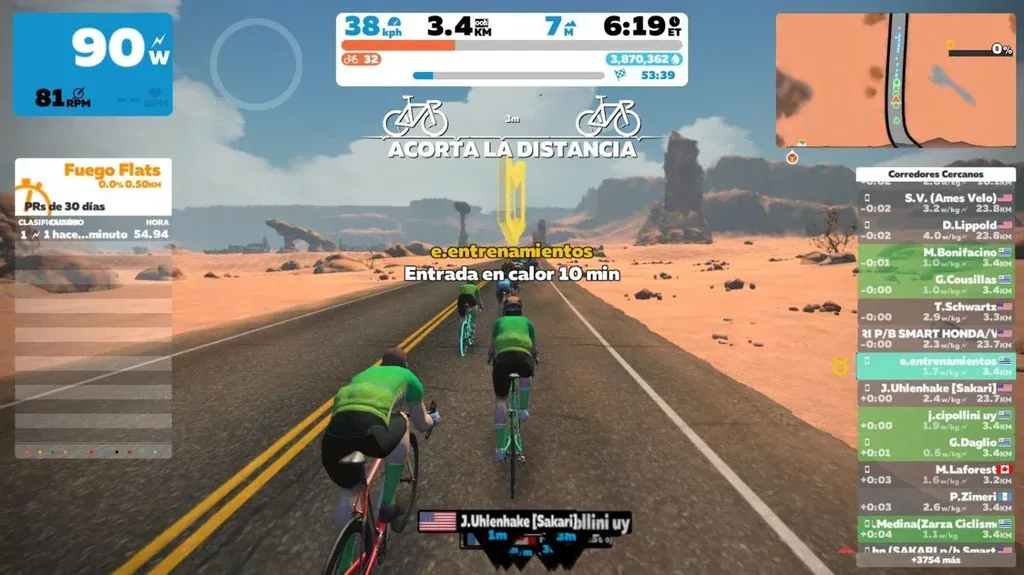Choose J.Uhlenhake [Sakari] in riders list
The height and width of the screenshot is (575, 1024).
[935, 392]
